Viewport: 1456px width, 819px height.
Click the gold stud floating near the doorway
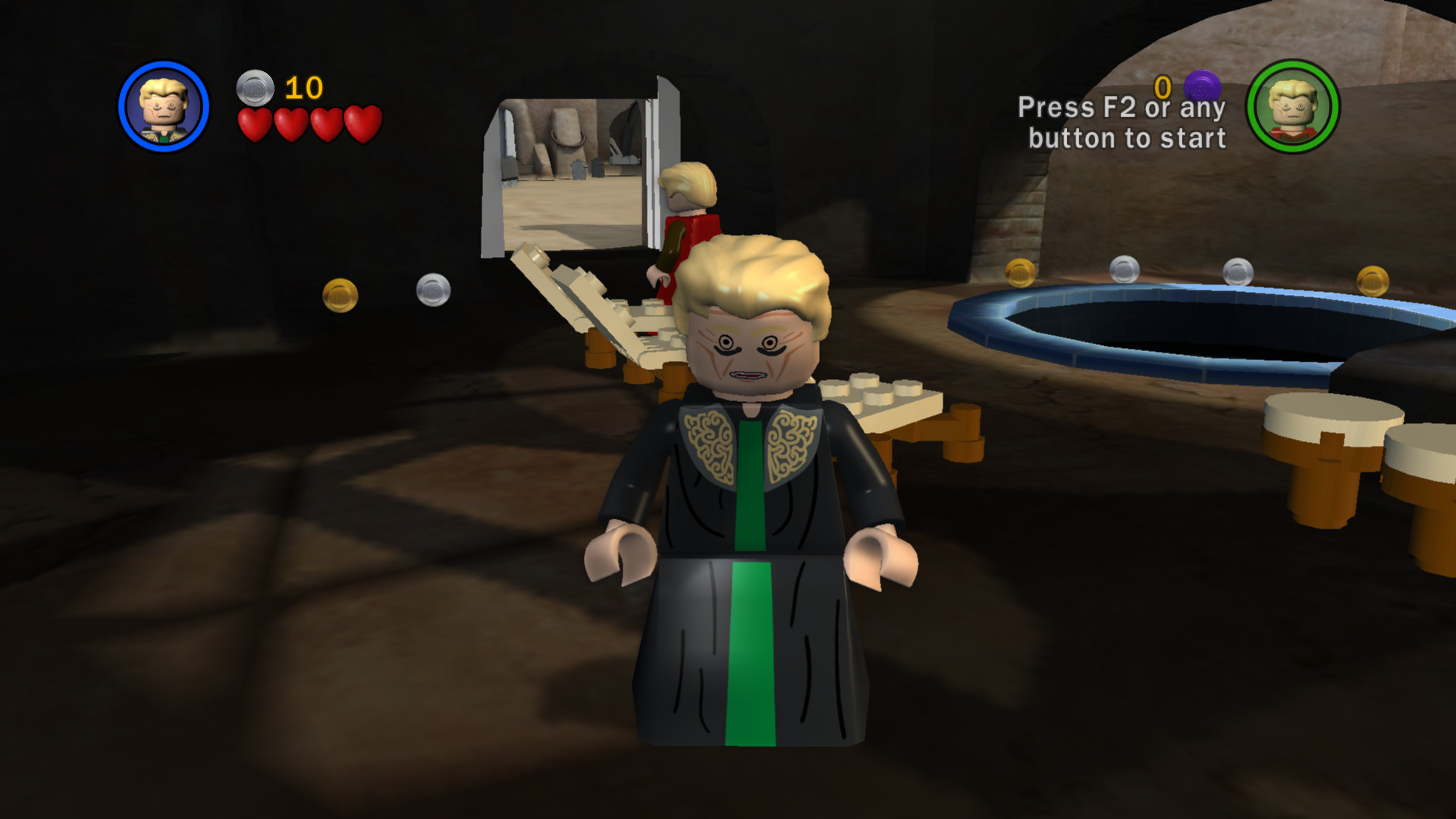tap(341, 296)
